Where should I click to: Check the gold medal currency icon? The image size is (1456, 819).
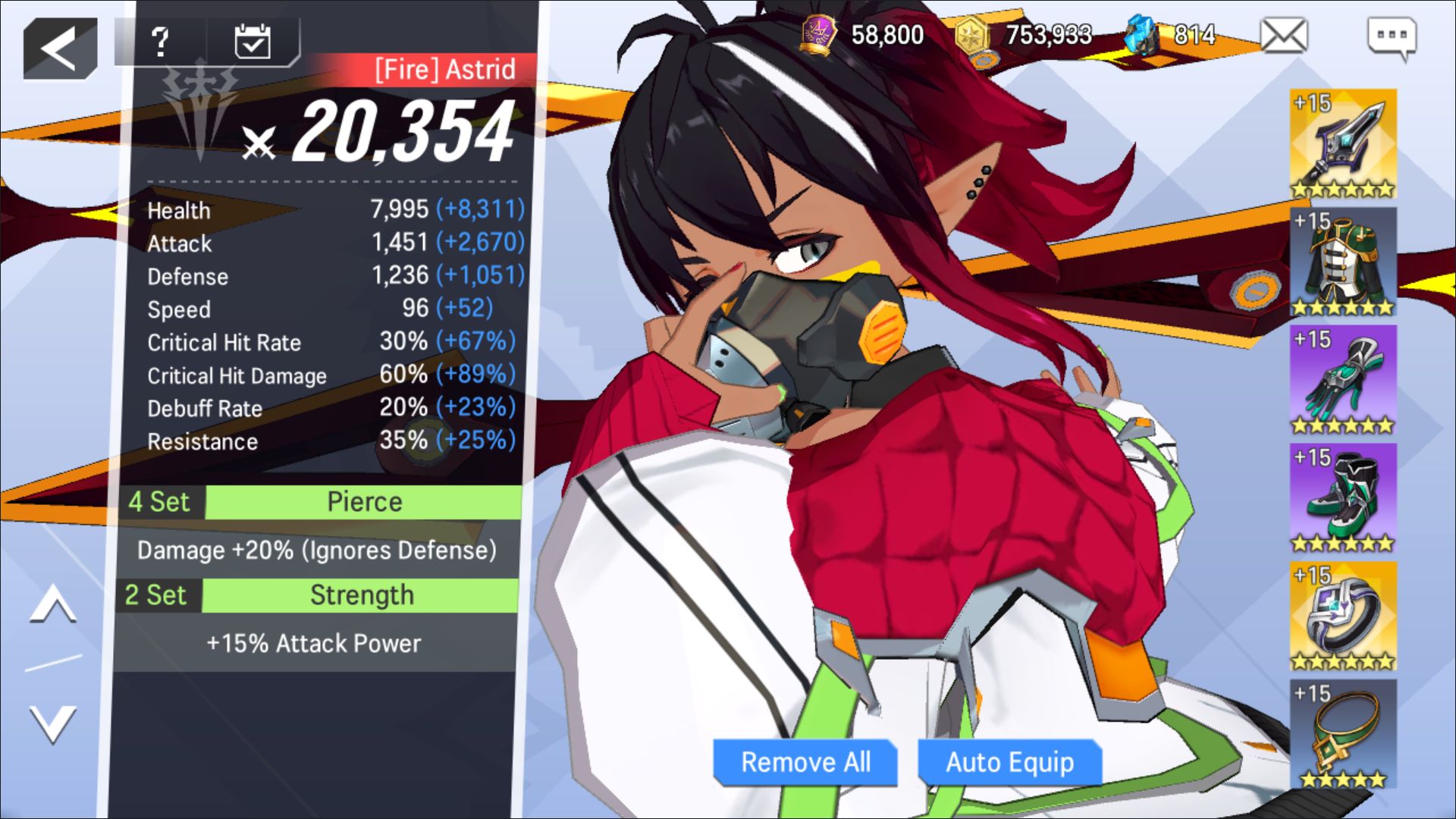point(974,34)
